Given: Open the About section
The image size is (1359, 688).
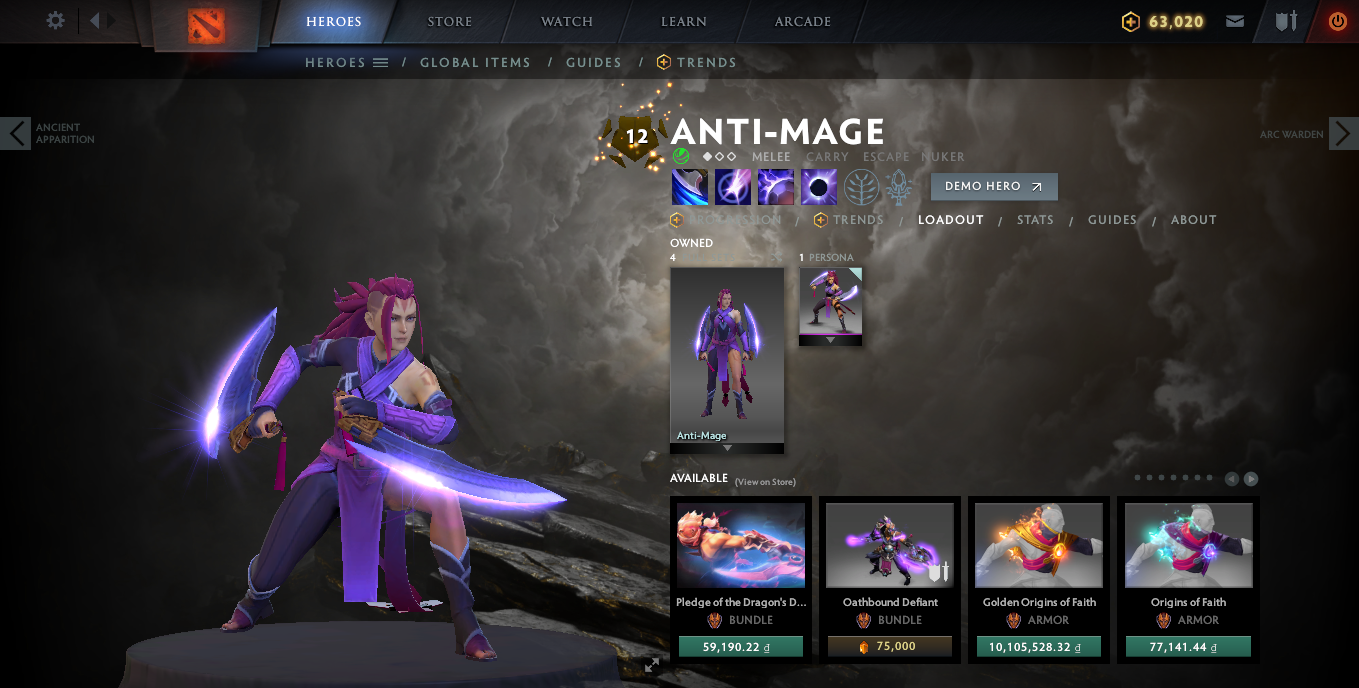Looking at the screenshot, I should coord(1193,220).
